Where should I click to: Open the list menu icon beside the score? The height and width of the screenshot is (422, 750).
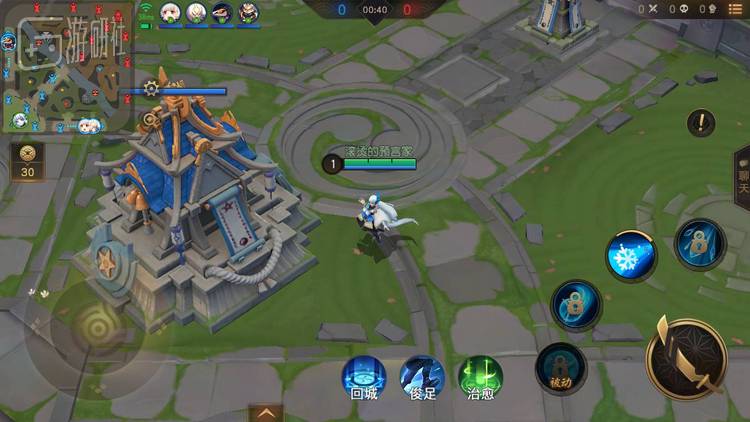point(733,9)
